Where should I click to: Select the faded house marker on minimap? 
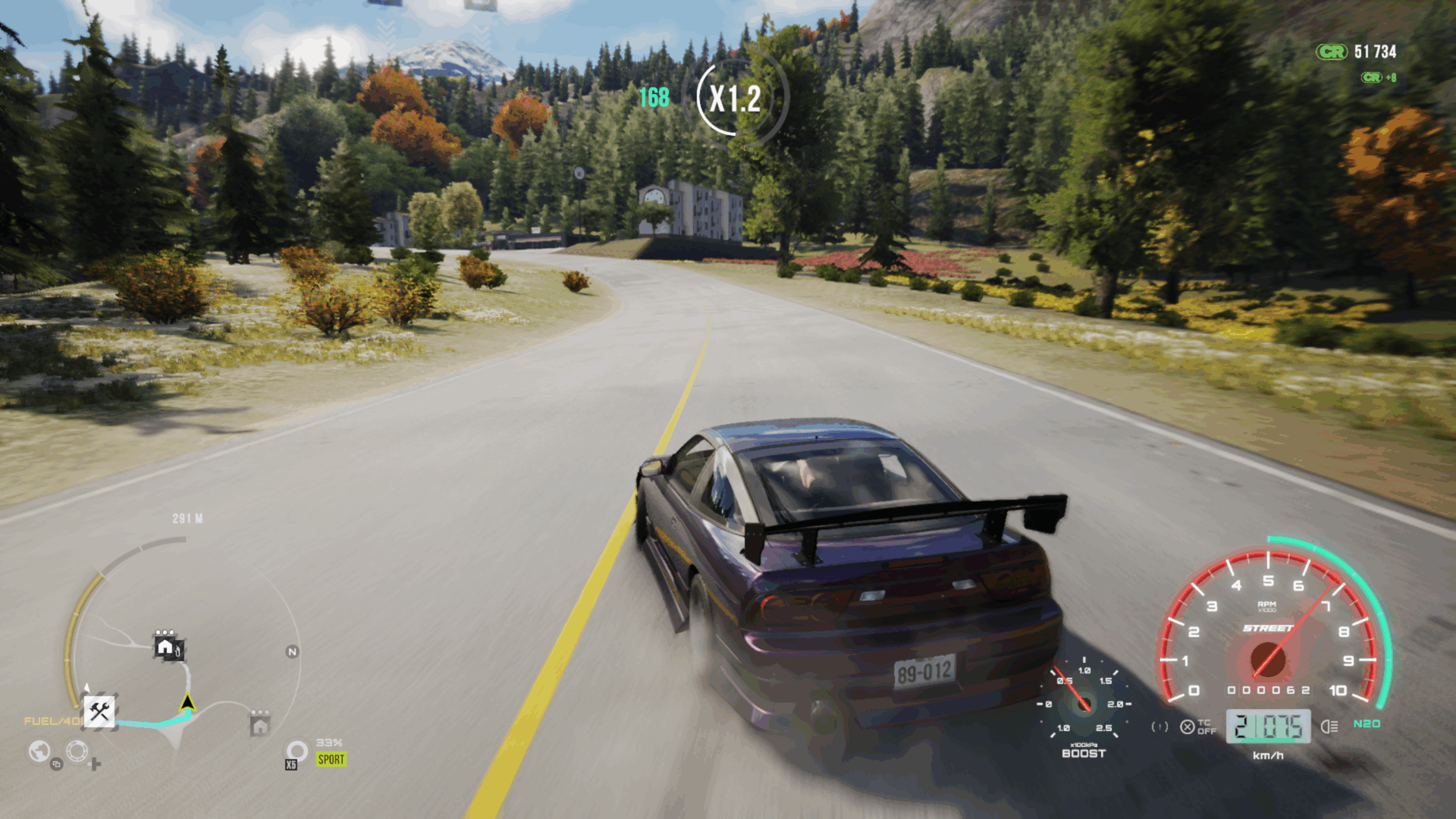pos(260,724)
